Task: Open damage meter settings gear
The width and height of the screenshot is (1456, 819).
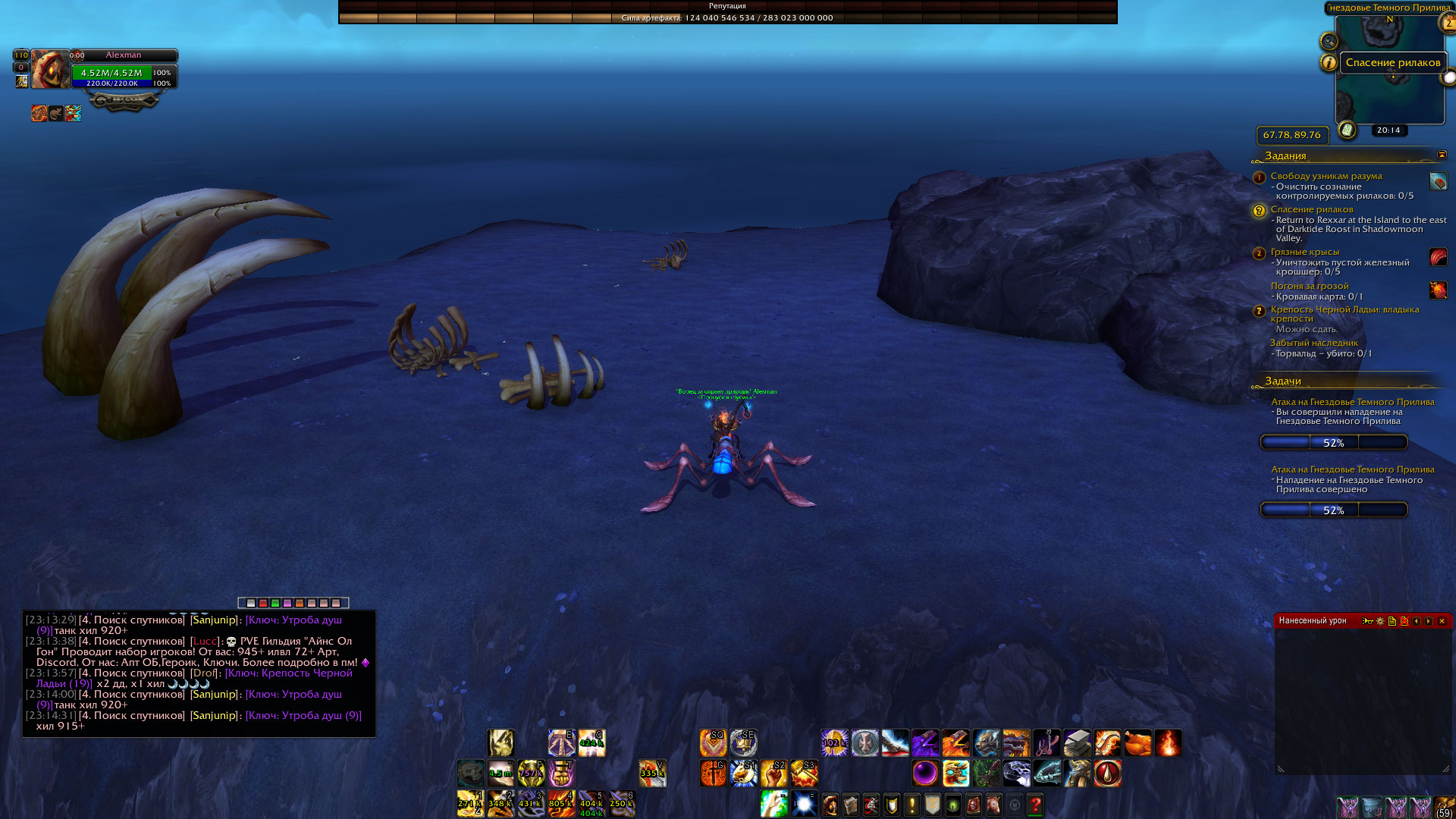Action: tap(1380, 621)
